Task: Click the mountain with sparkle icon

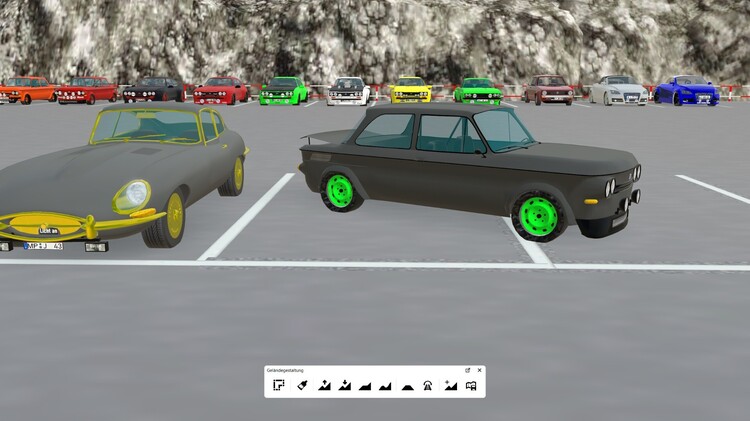Action: (x=450, y=385)
